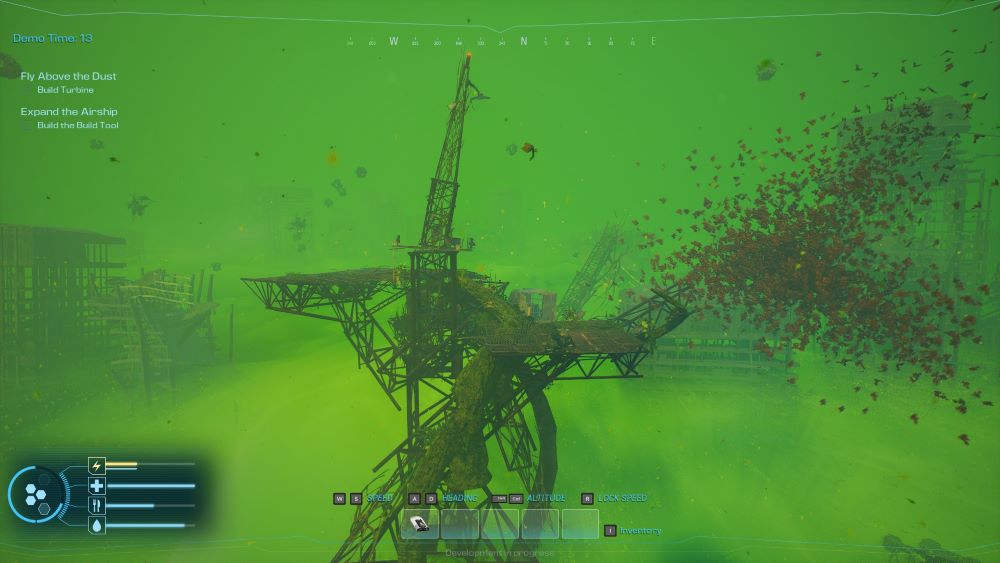Click the lightning bolt energy icon
Viewport: 1000px width, 563px height.
coord(97,465)
